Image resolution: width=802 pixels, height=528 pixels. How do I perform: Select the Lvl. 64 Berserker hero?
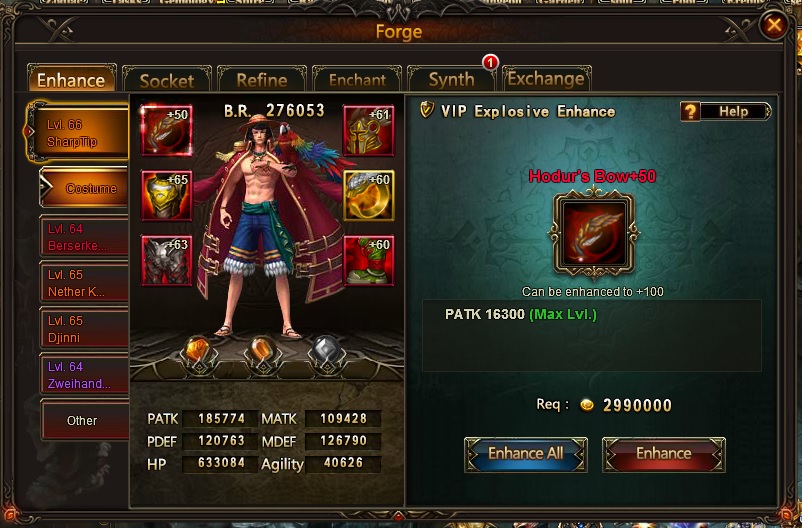84,237
